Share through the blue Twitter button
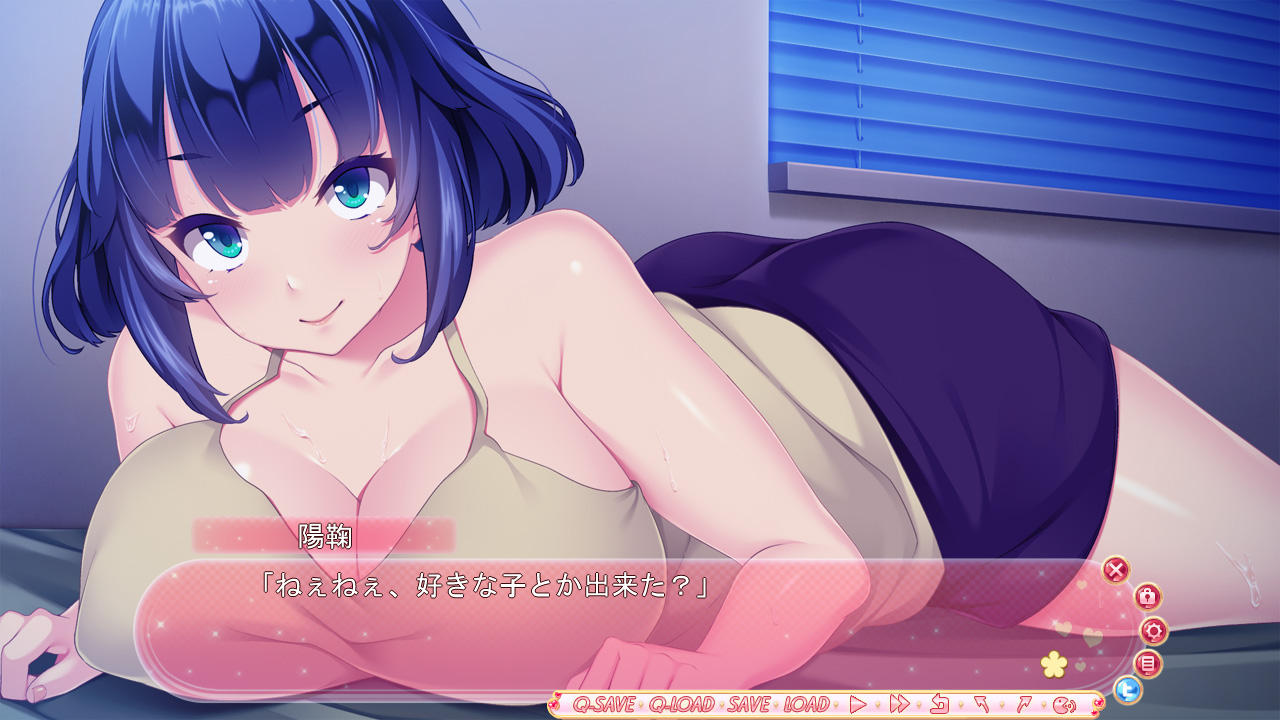This screenshot has height=720, width=1280. pyautogui.click(x=1128, y=690)
